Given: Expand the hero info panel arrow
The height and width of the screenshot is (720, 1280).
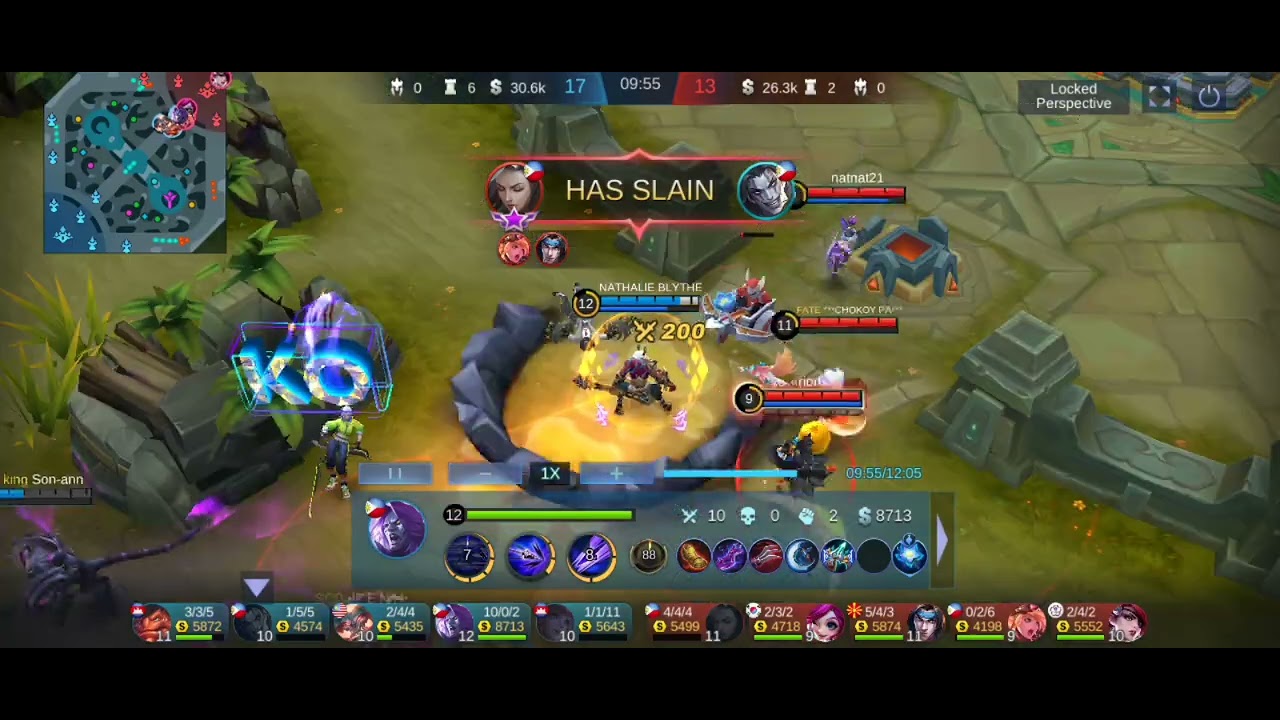Looking at the screenshot, I should click(940, 540).
